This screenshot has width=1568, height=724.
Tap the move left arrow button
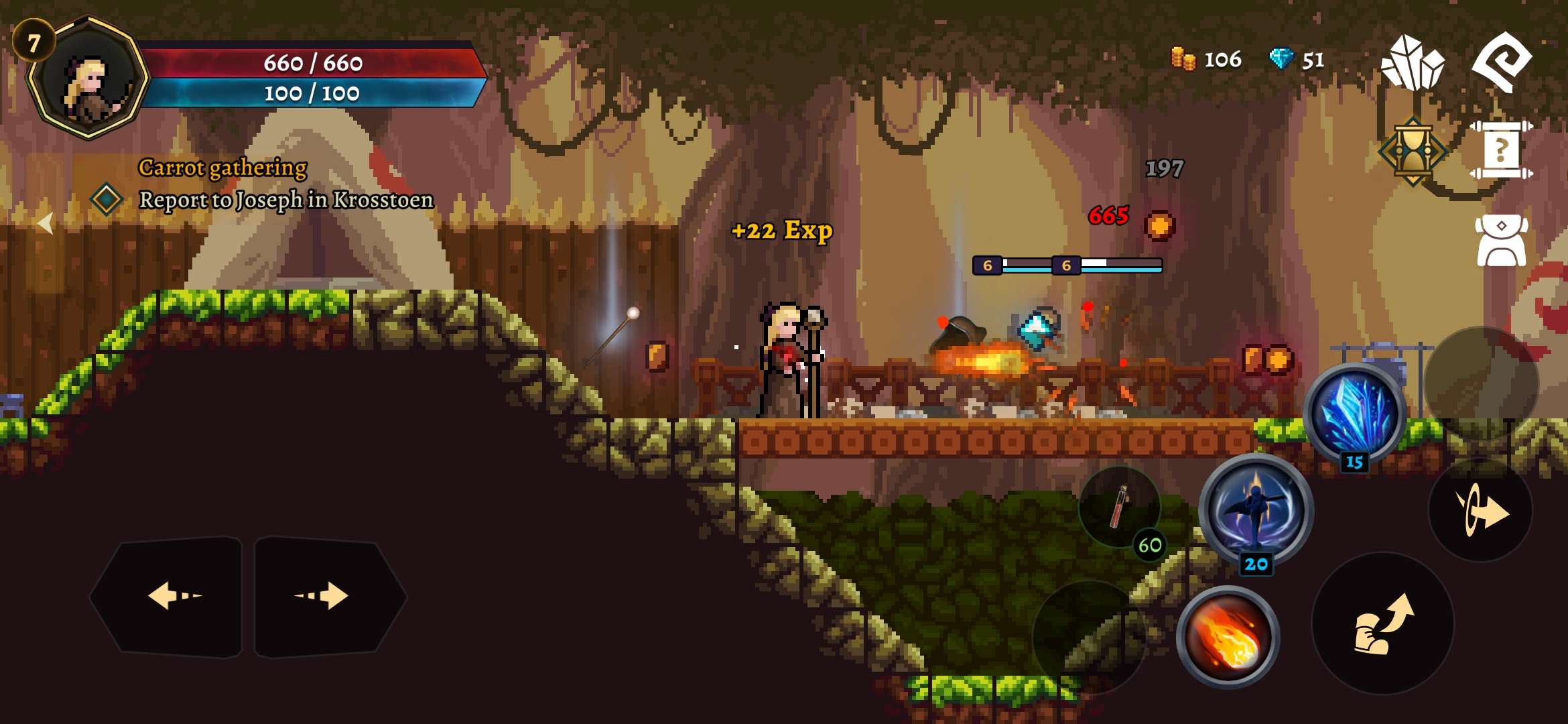click(x=173, y=596)
